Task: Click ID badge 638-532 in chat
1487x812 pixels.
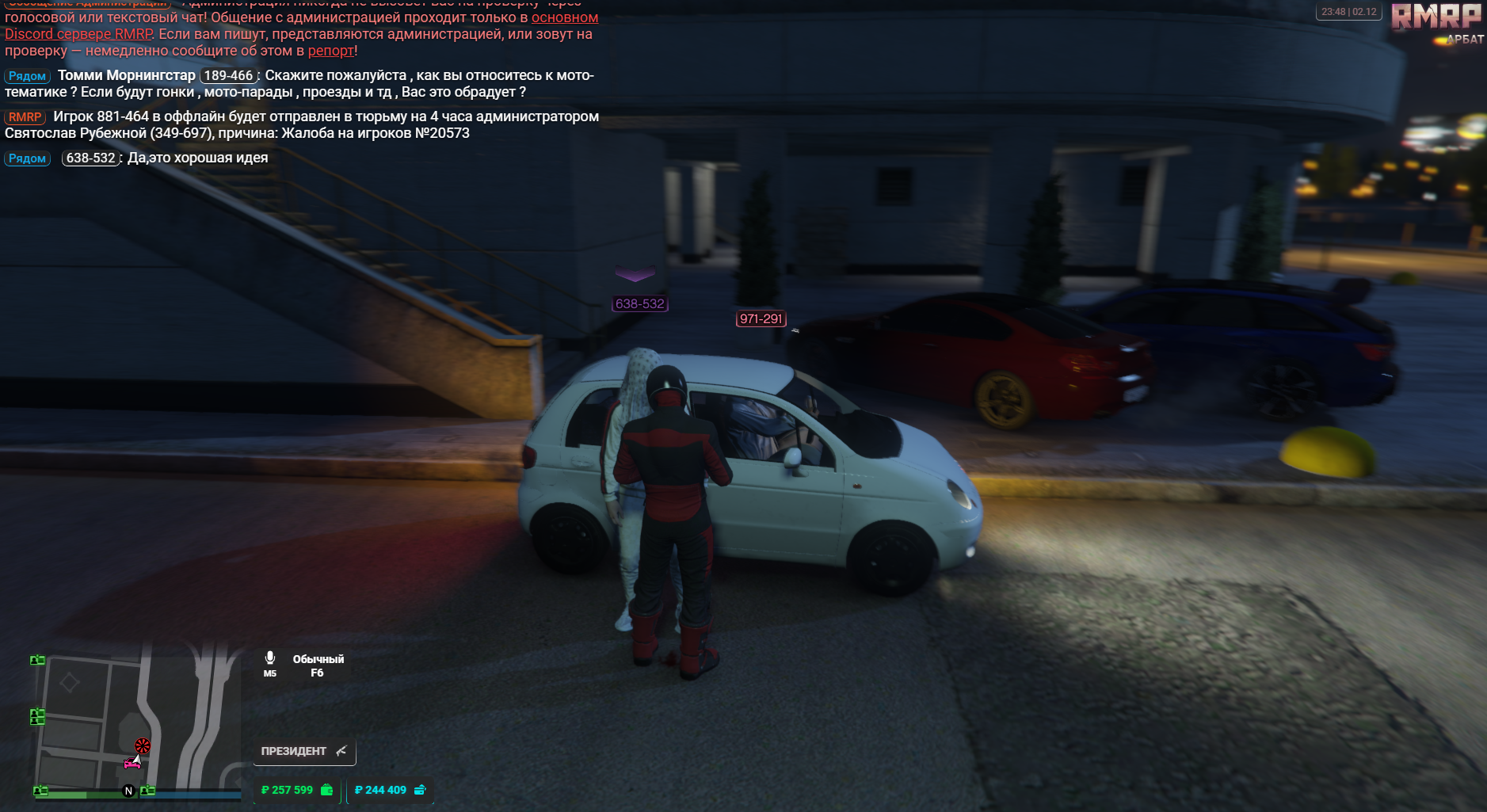Action: tap(90, 158)
